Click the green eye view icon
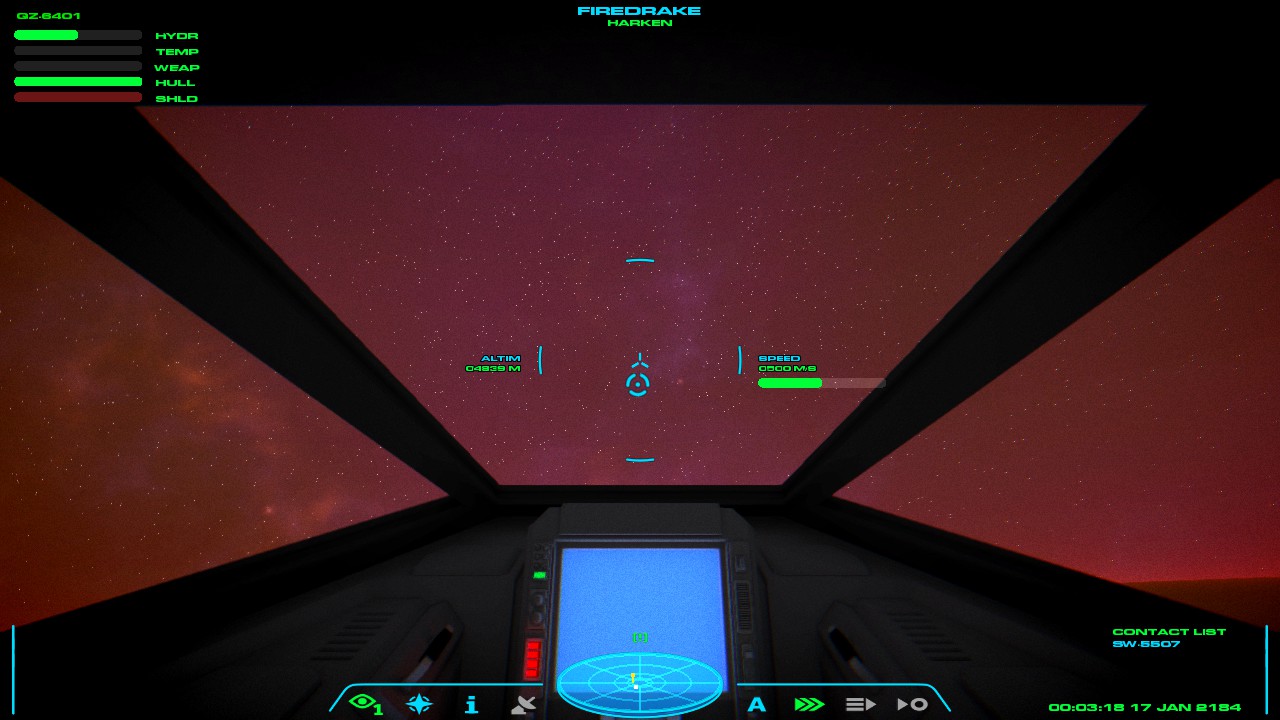The width and height of the screenshot is (1280, 720). [x=365, y=703]
